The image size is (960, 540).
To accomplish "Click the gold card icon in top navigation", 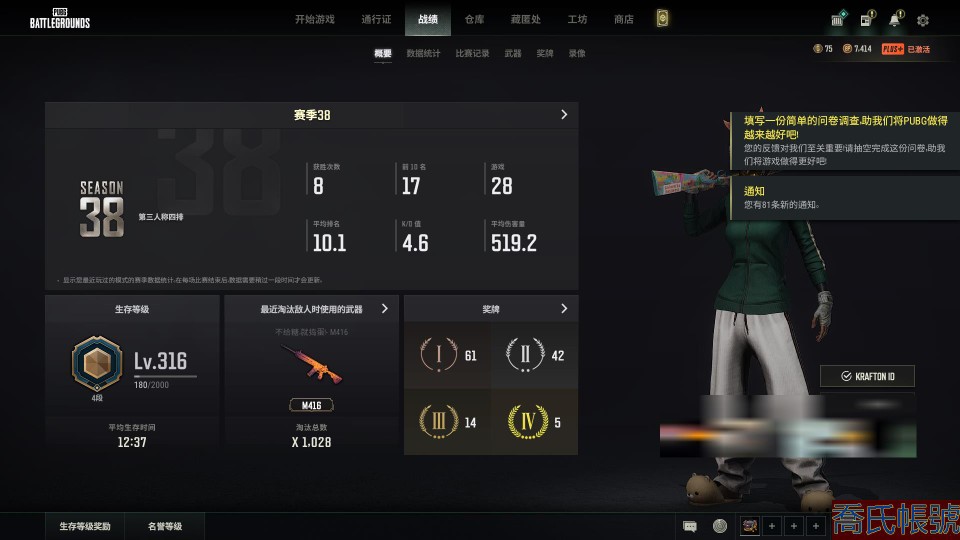I will click(661, 19).
